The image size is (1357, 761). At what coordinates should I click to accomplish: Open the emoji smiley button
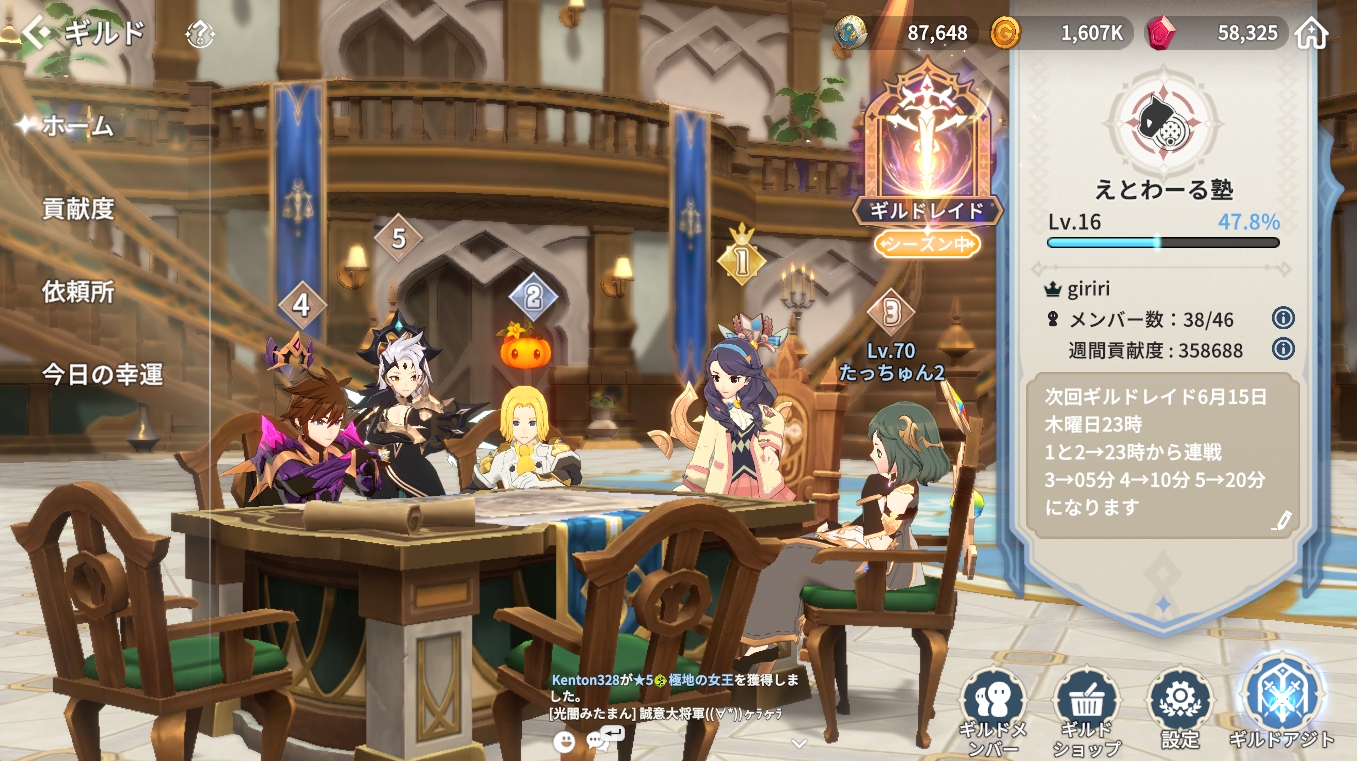(x=564, y=741)
